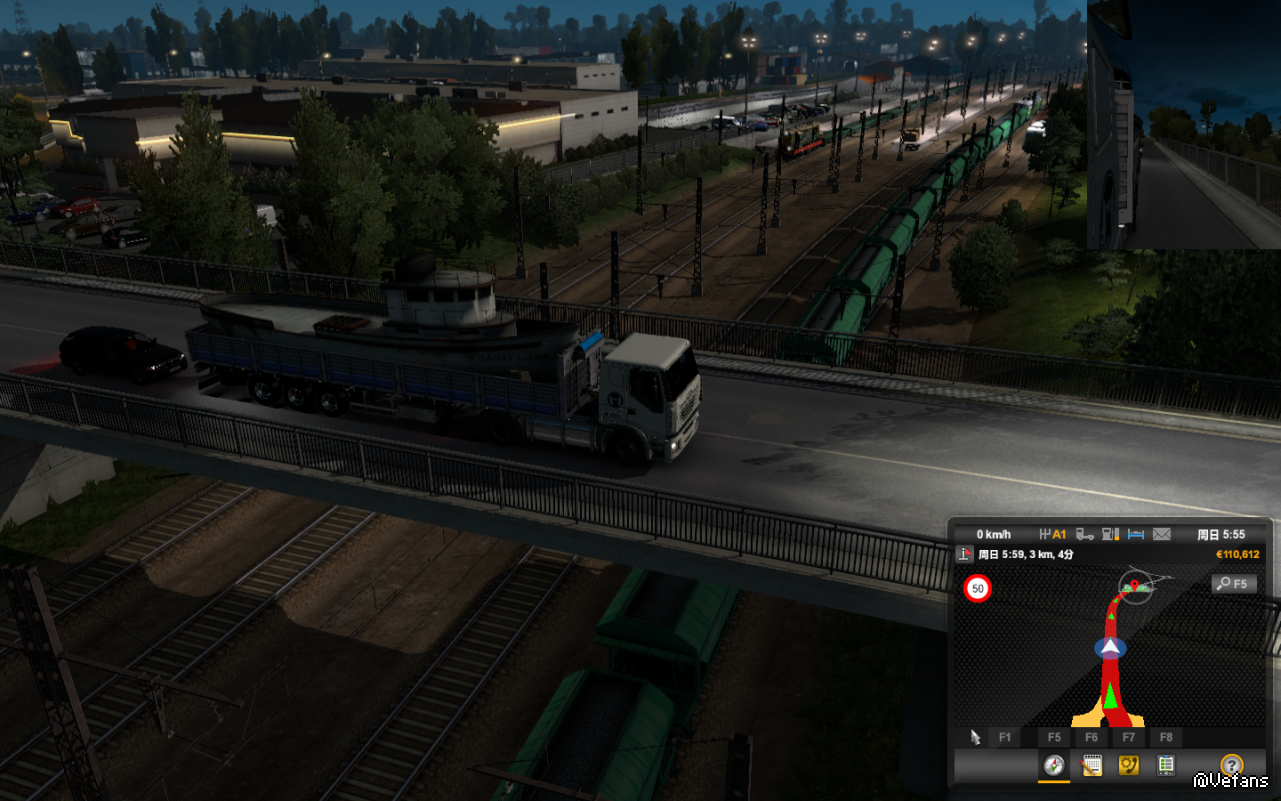Open the roadside assistance phone tab
Screen dimensions: 1281x801
[x=1129, y=766]
